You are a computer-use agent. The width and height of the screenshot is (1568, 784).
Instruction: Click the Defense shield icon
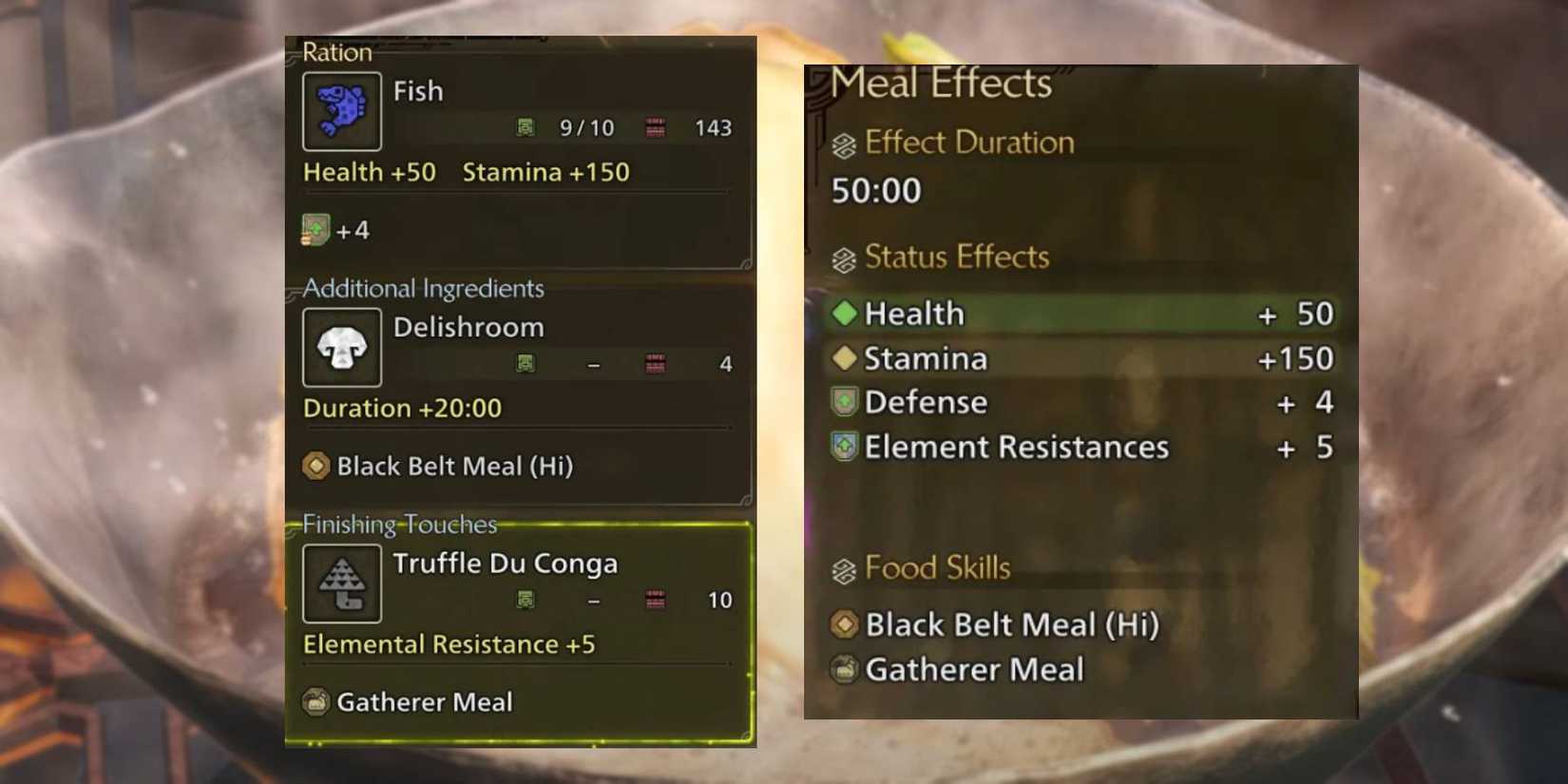844,402
